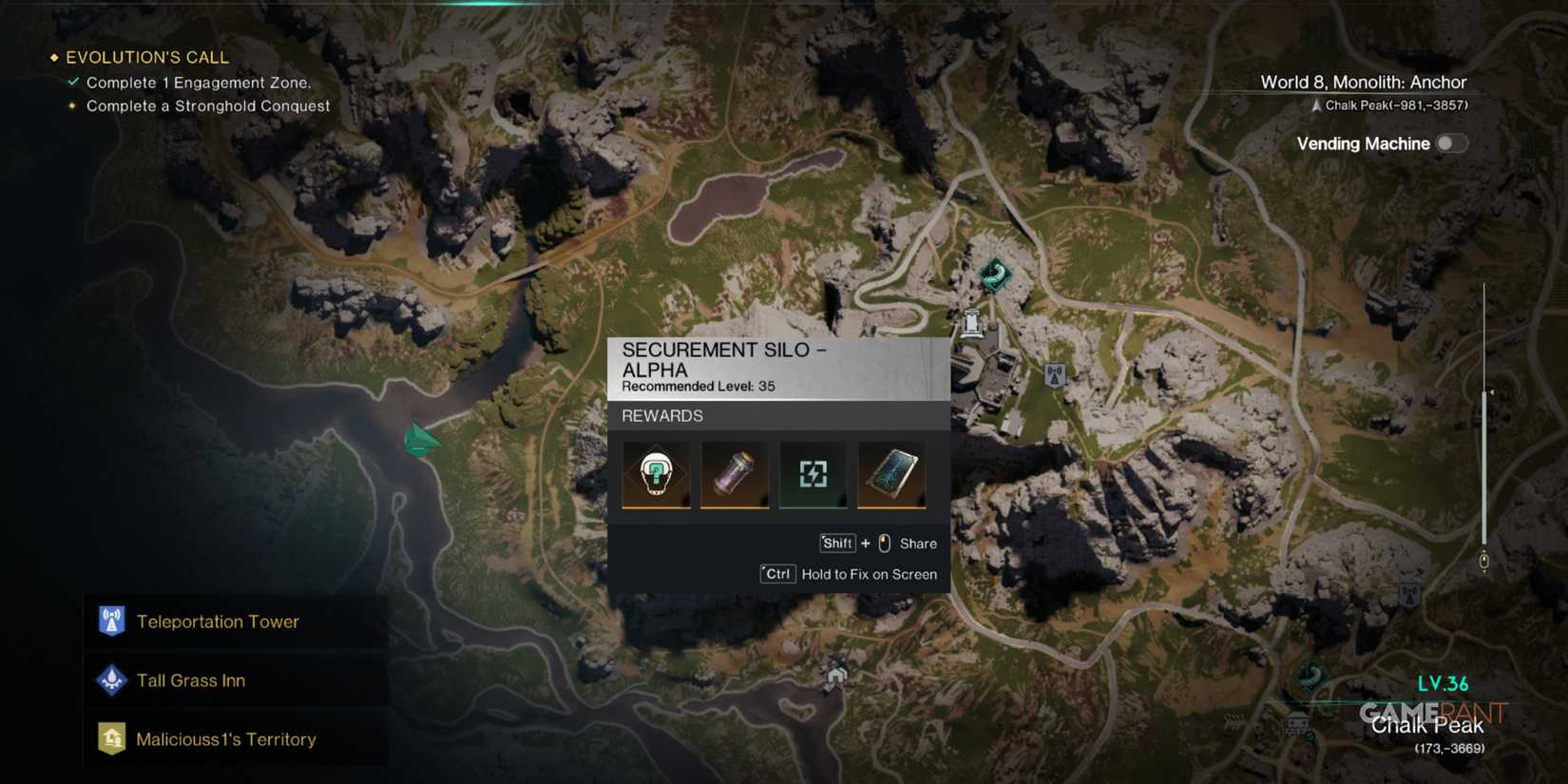Click the checkmark on Complete 1 Engagement Zone
The height and width of the screenshot is (784, 1568).
pos(72,82)
